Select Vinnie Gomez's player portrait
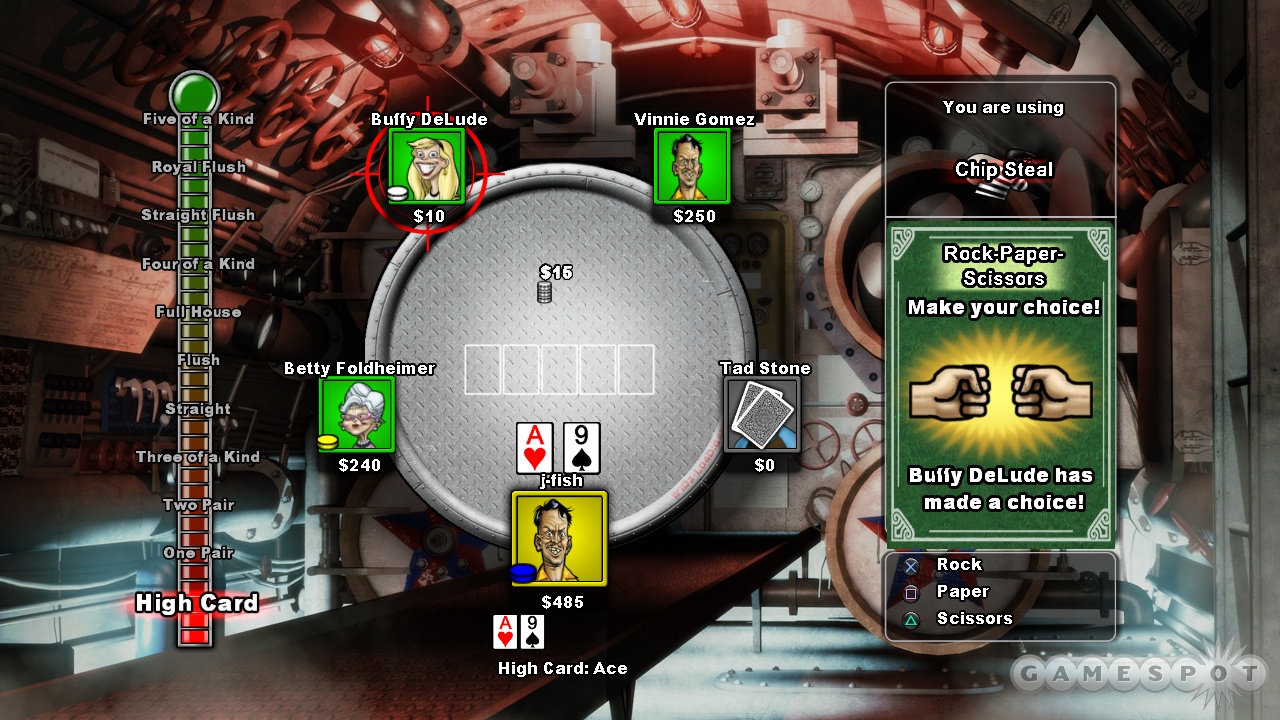The height and width of the screenshot is (720, 1280). point(692,166)
